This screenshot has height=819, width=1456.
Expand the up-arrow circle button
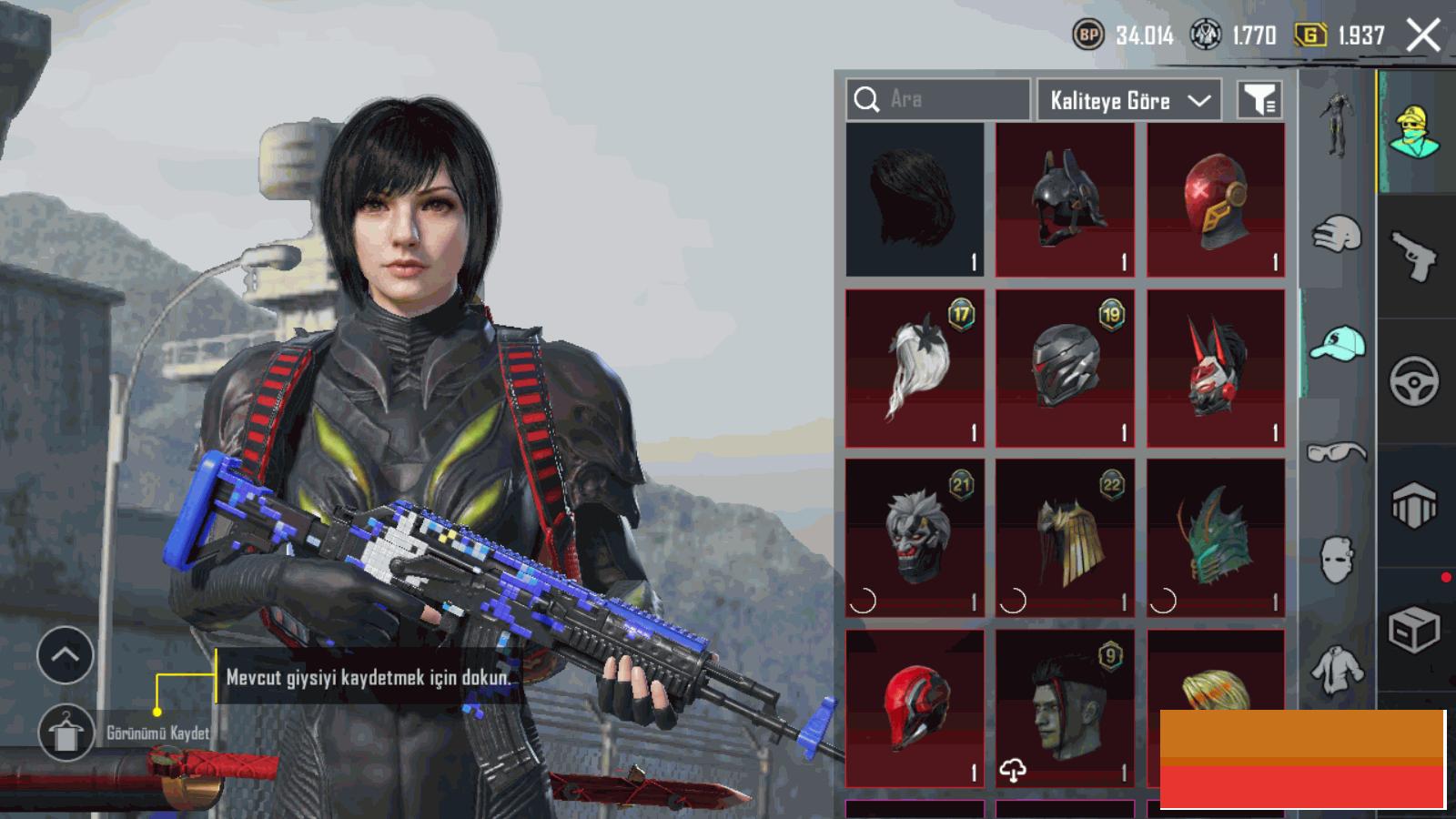point(66,654)
